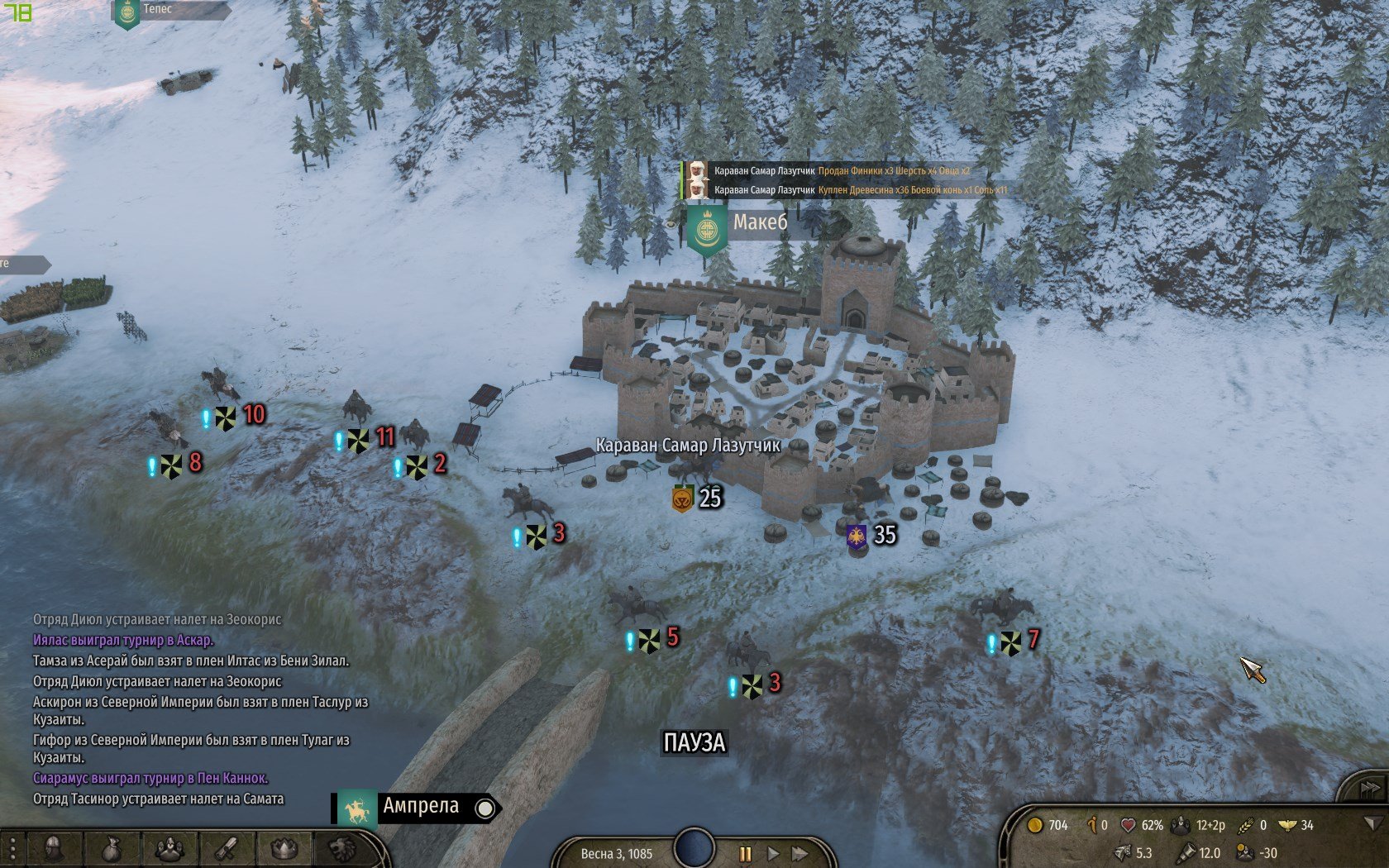Open the inventory sack icon
The height and width of the screenshot is (868, 1389).
pos(112,850)
